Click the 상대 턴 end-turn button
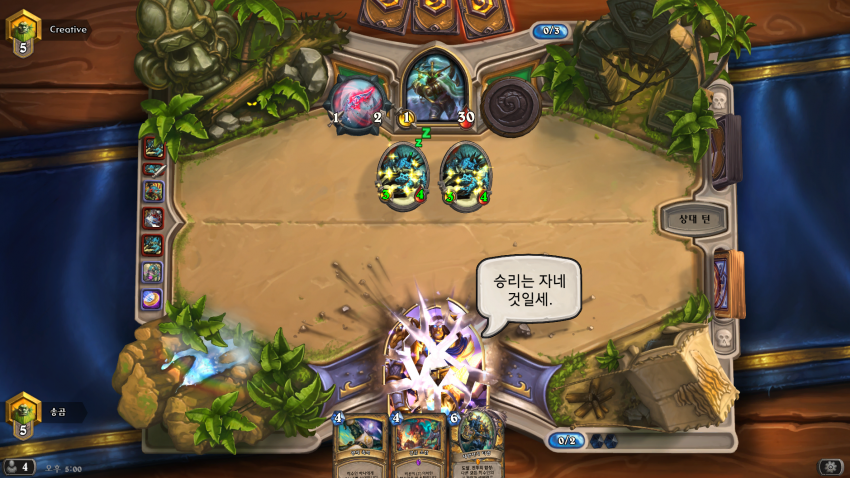Viewport: 850px width, 478px height. tap(692, 218)
